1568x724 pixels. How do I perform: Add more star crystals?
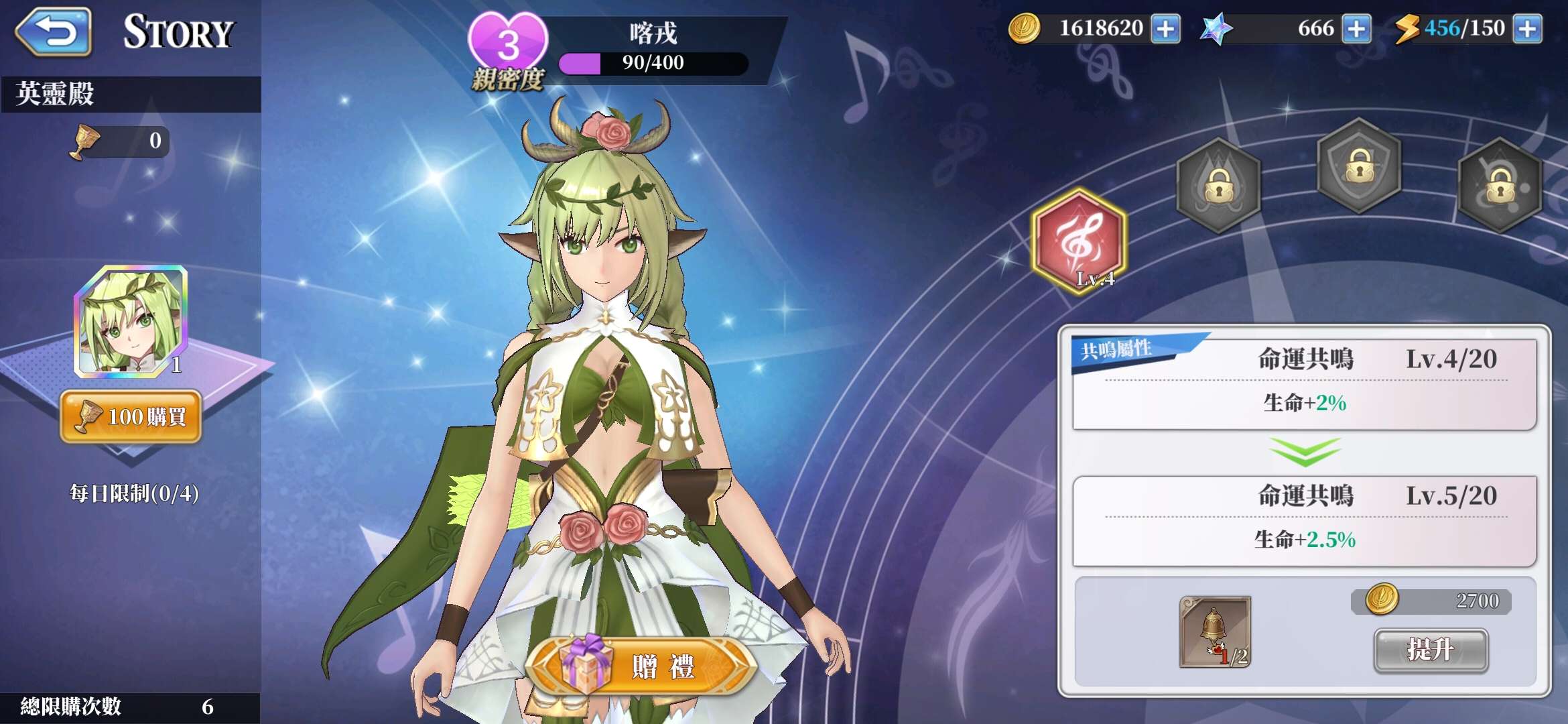click(x=1356, y=29)
